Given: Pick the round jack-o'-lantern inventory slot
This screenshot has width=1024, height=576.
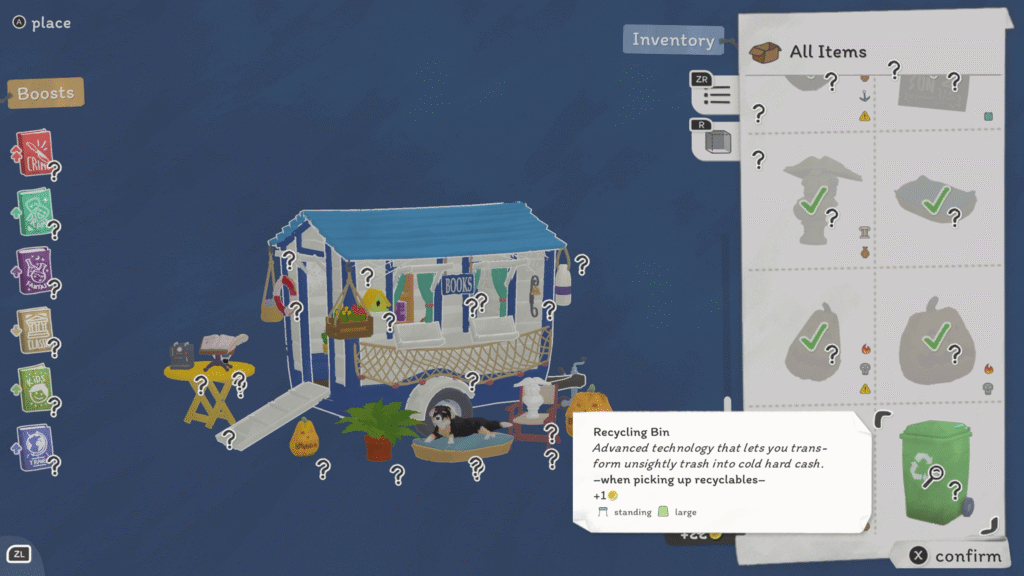Looking at the screenshot, I should pos(935,338).
